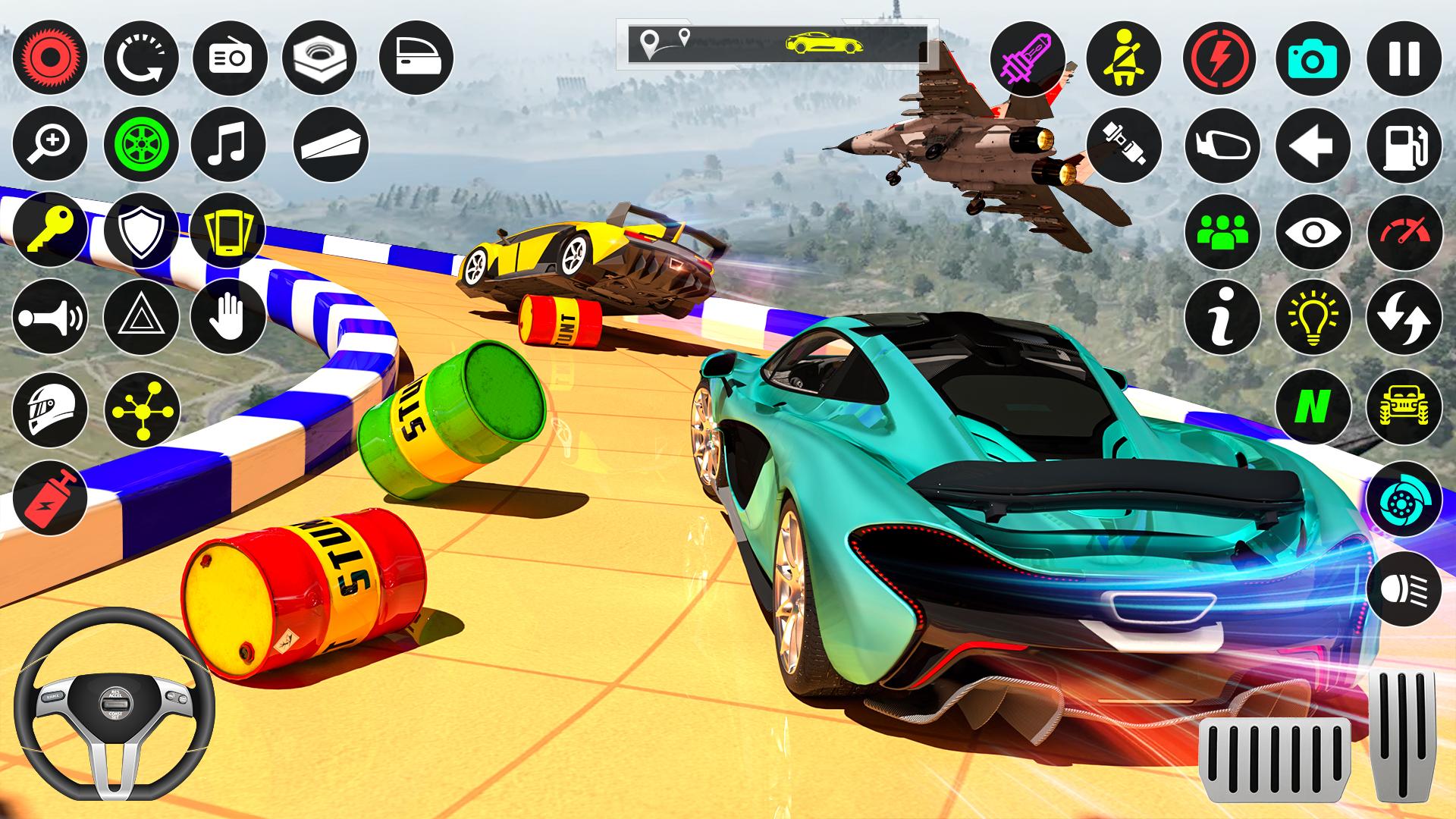Turn on the hazard triangle lights

pyautogui.click(x=141, y=317)
